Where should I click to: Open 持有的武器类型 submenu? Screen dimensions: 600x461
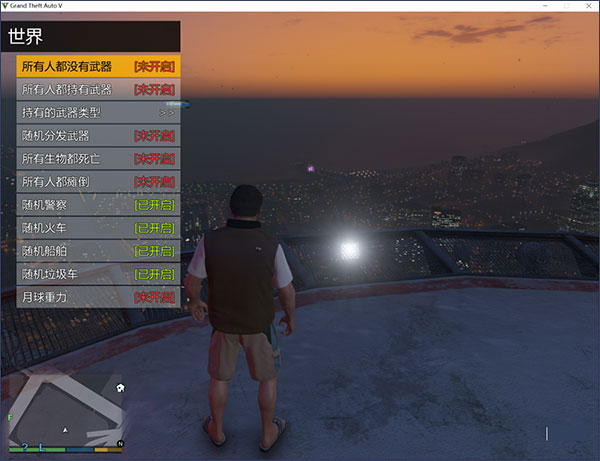tap(98, 113)
